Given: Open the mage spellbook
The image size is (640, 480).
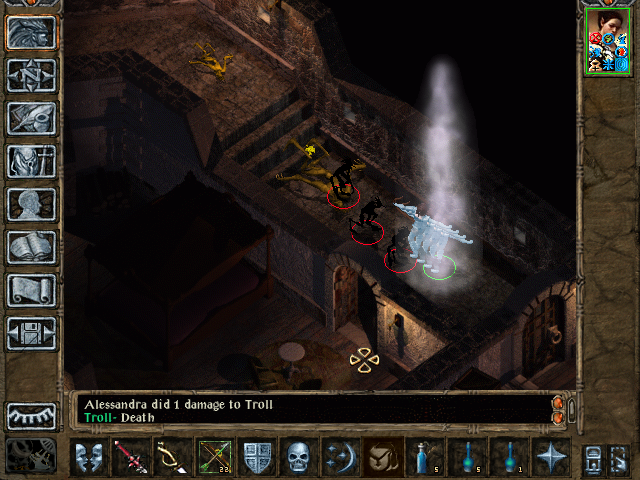Looking at the screenshot, I should (x=31, y=247).
